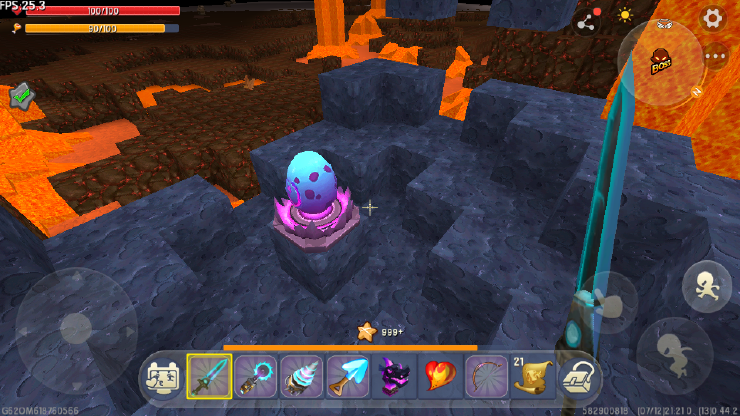Tap the share icon with red dot
Screen dimensions: 740x416
[x=585, y=18]
